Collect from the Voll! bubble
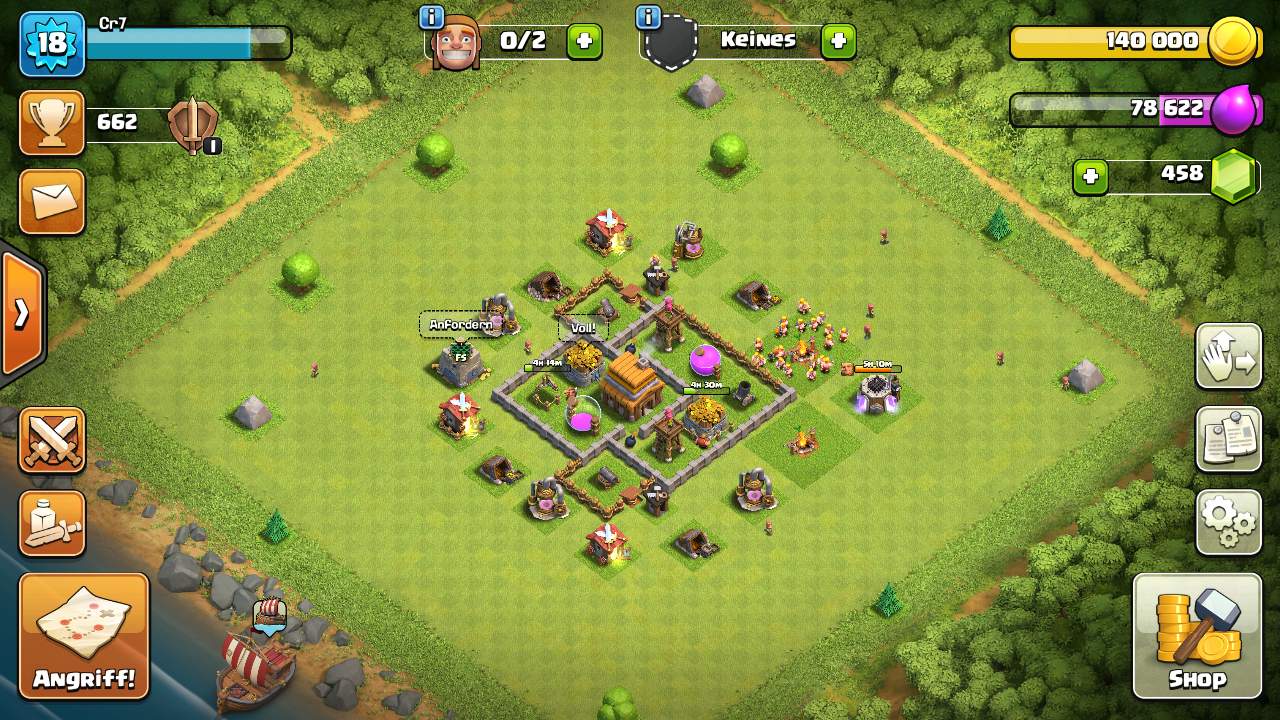Viewport: 1280px width, 720px height. click(x=583, y=328)
